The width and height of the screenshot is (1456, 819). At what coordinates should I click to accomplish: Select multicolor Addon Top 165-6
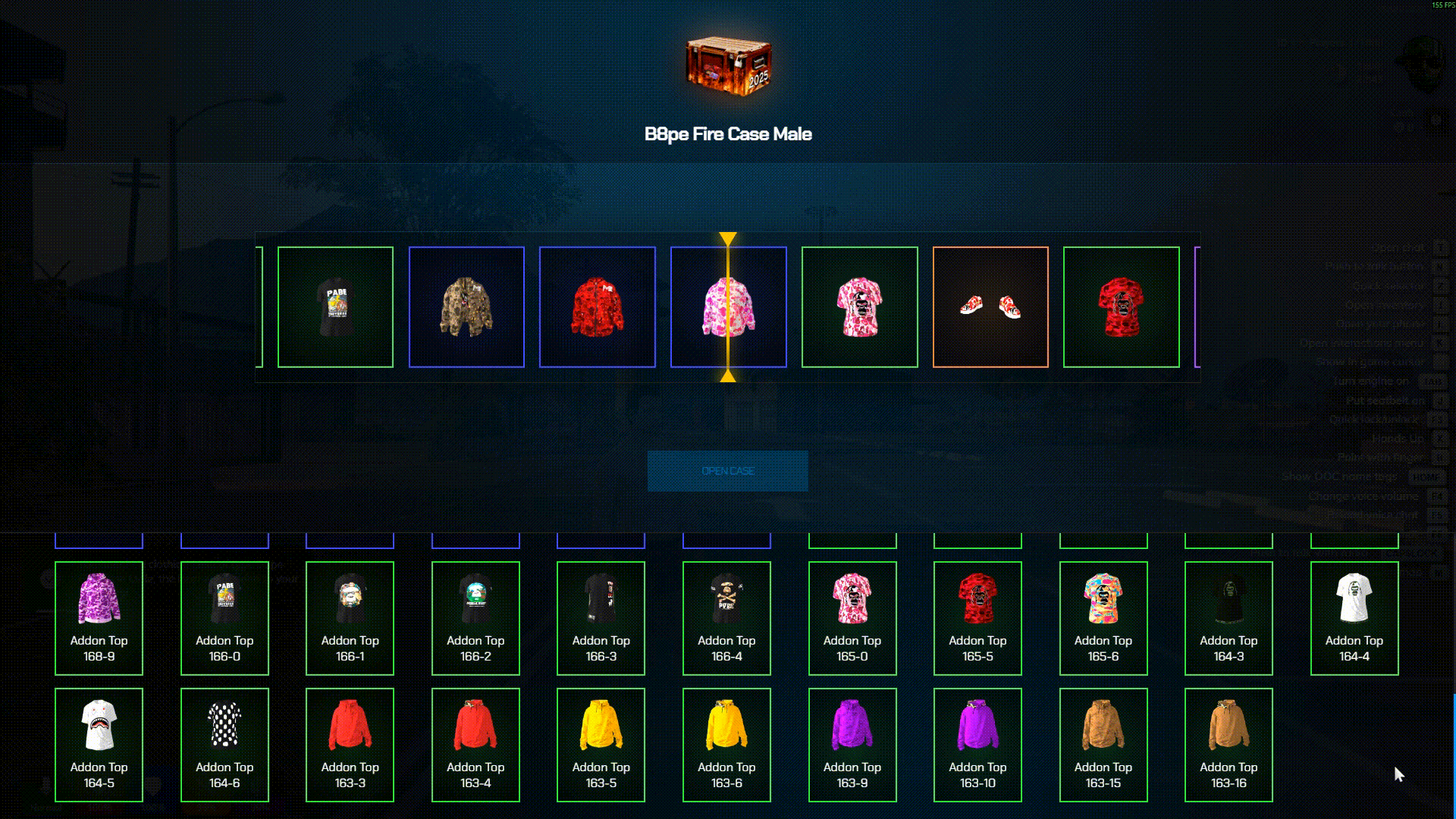click(x=1103, y=618)
